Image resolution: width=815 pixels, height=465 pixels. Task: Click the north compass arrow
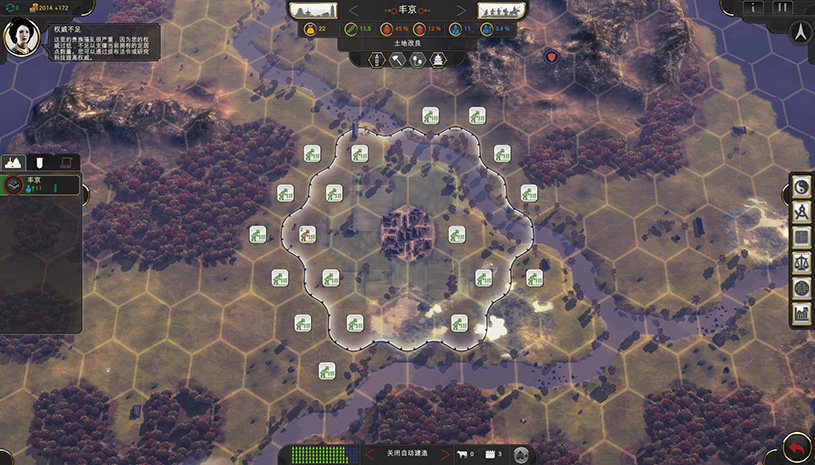801,32
